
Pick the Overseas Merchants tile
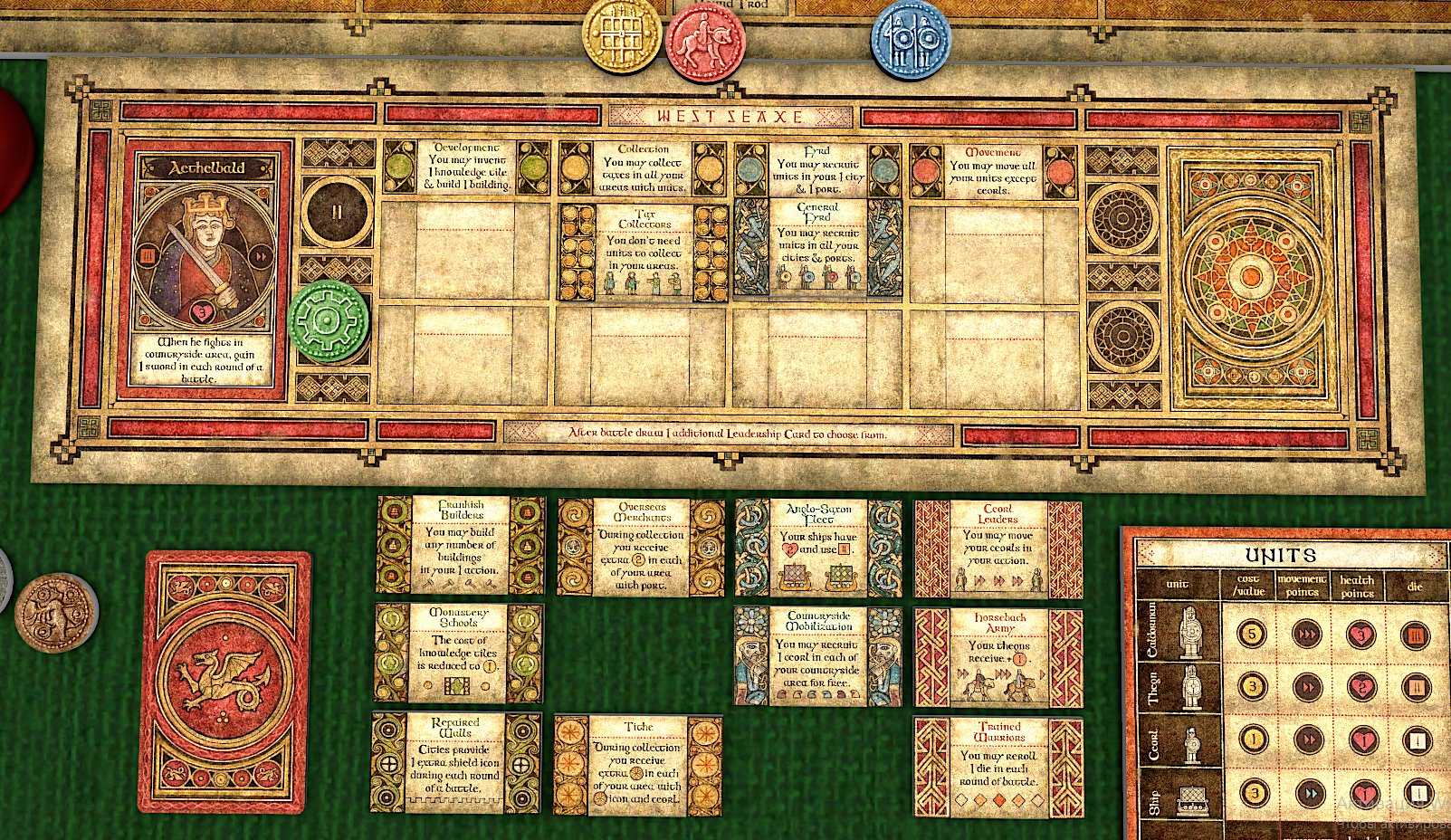pos(641,547)
